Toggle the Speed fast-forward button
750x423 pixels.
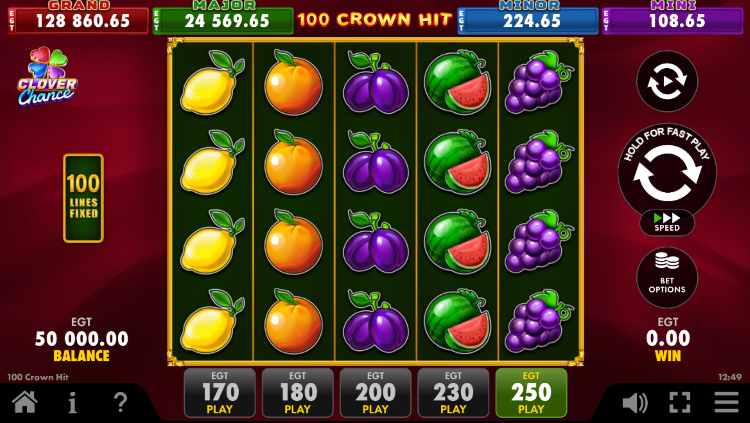tap(666, 222)
